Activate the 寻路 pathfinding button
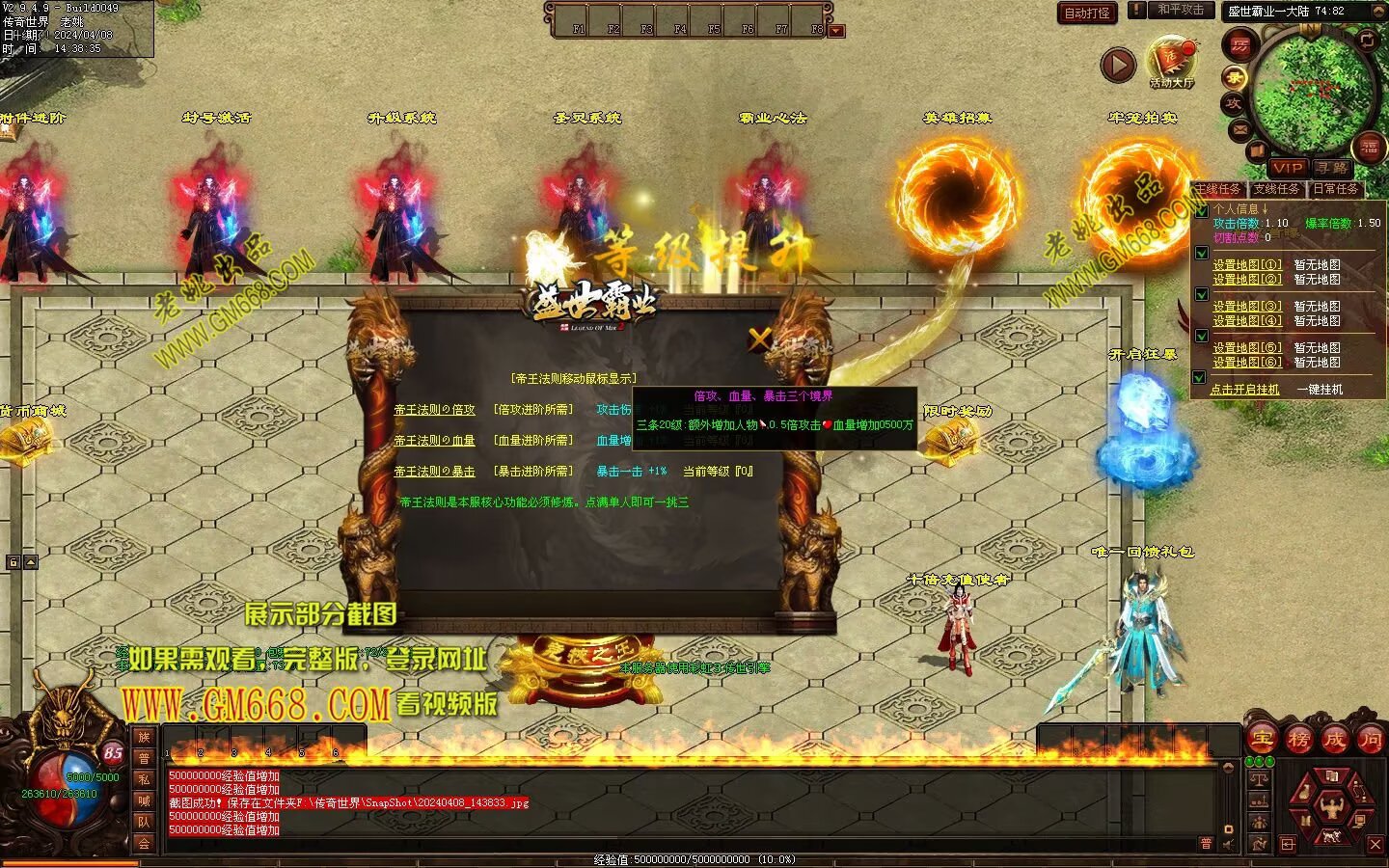 click(x=1332, y=168)
